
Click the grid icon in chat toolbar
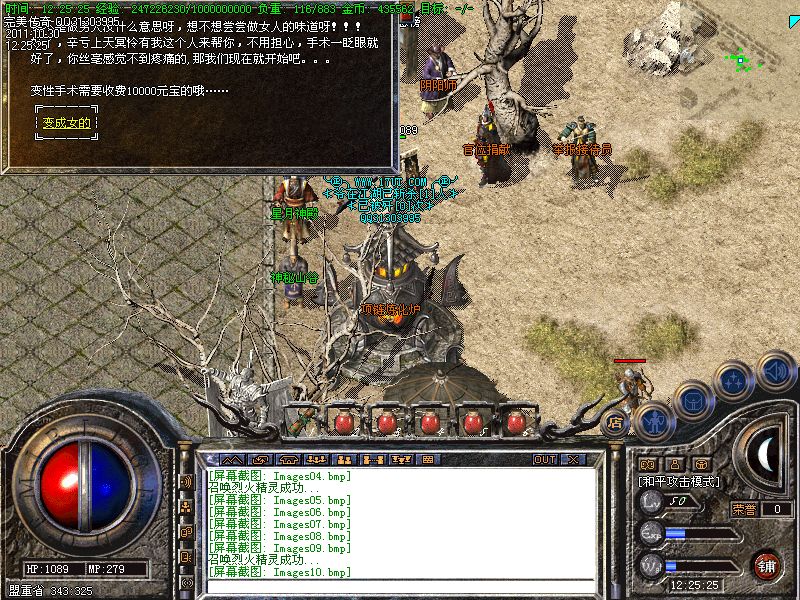(426, 459)
